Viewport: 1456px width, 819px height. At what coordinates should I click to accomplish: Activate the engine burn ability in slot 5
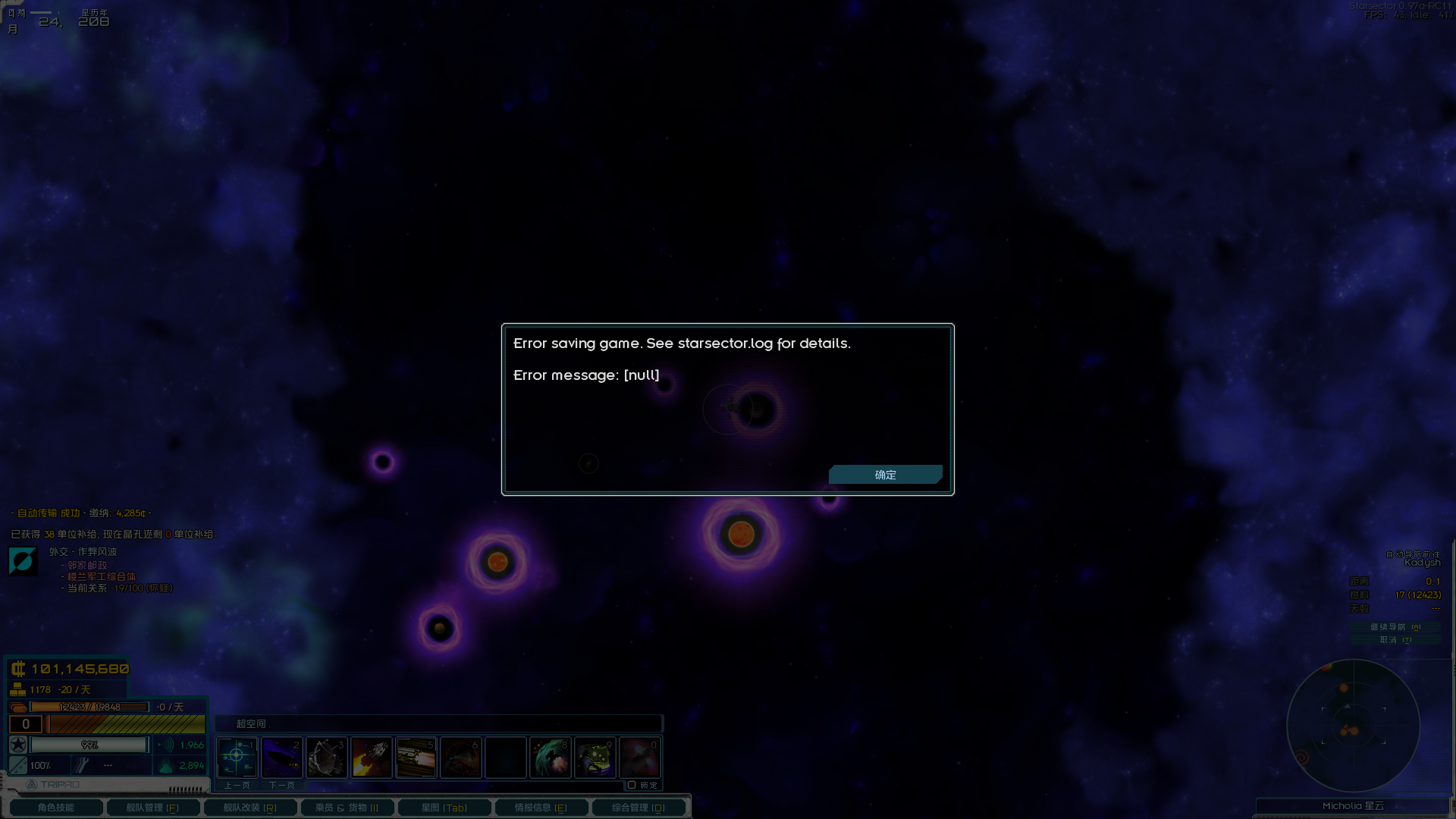(x=416, y=757)
